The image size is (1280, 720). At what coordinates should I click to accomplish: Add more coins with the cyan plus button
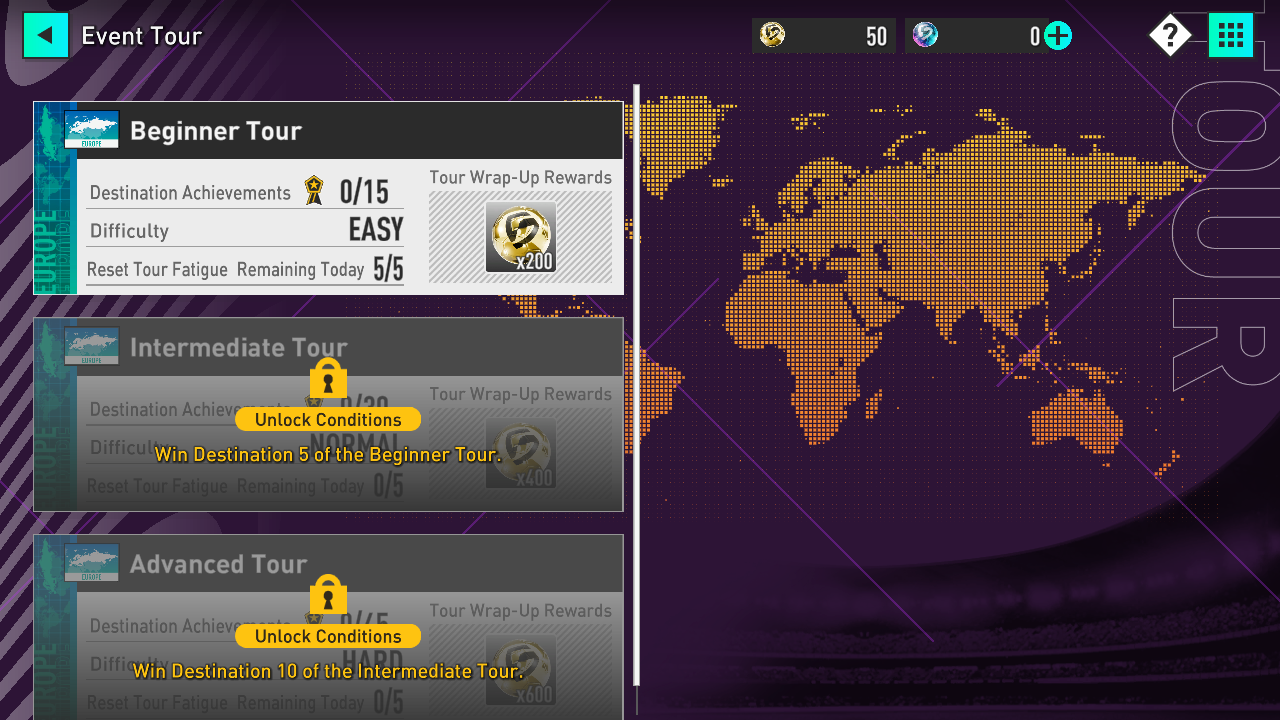[x=1057, y=37]
